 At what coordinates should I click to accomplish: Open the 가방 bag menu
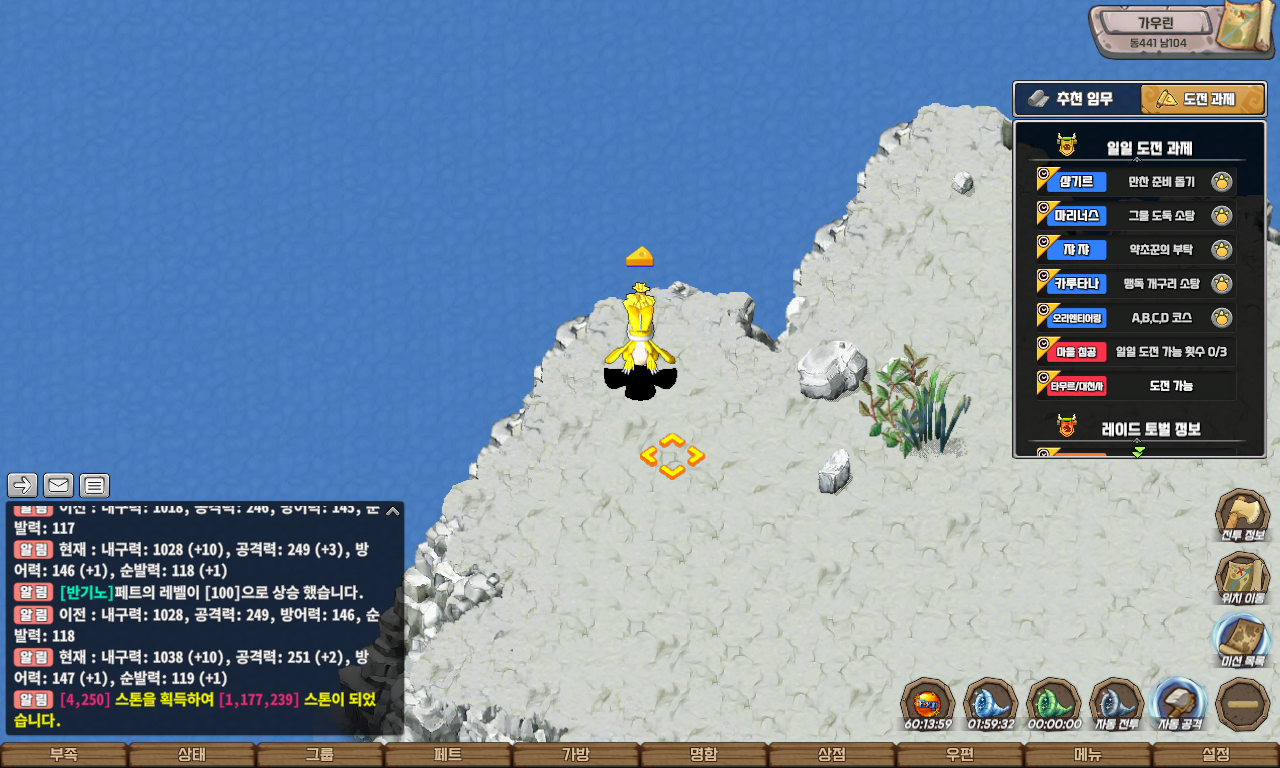pos(576,755)
